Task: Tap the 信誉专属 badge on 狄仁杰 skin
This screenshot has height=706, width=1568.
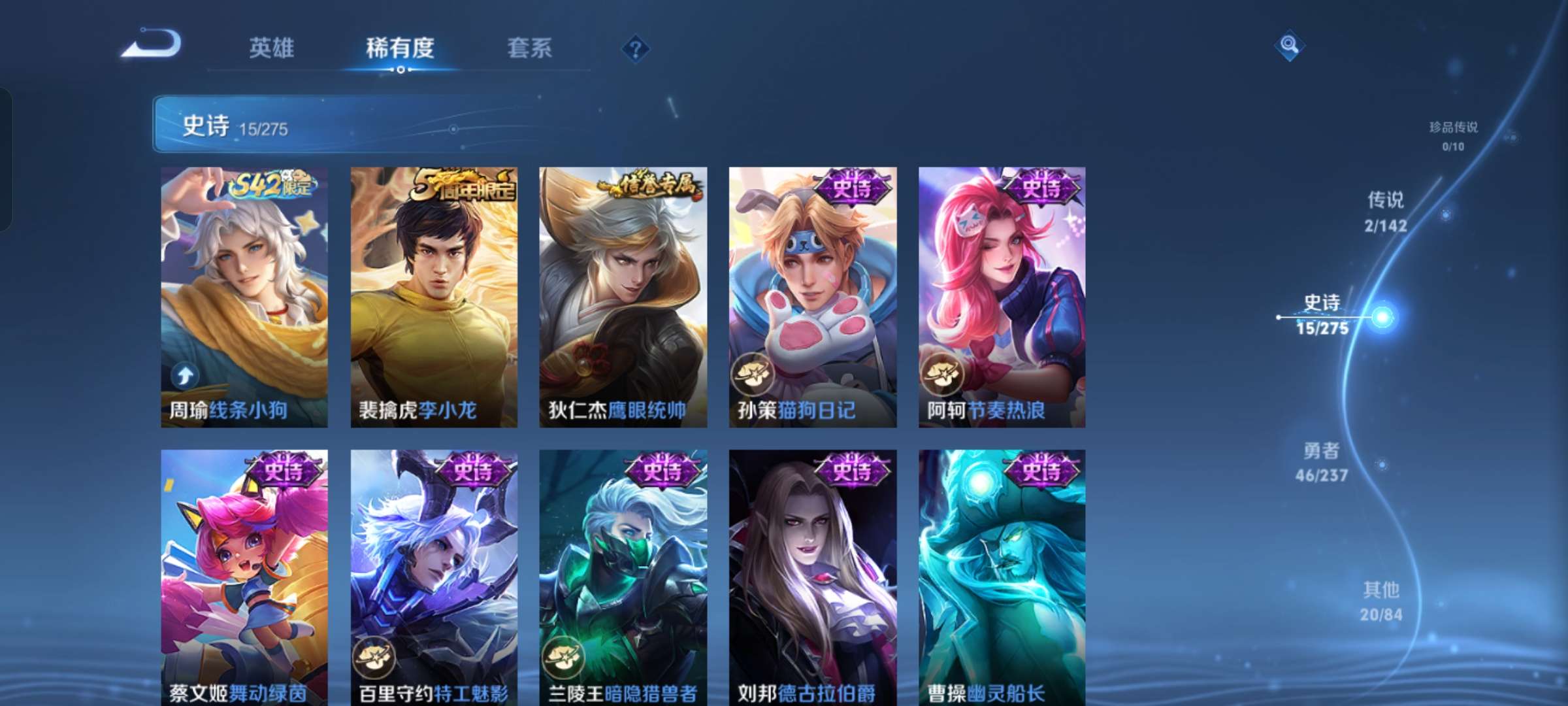Action: click(x=652, y=184)
